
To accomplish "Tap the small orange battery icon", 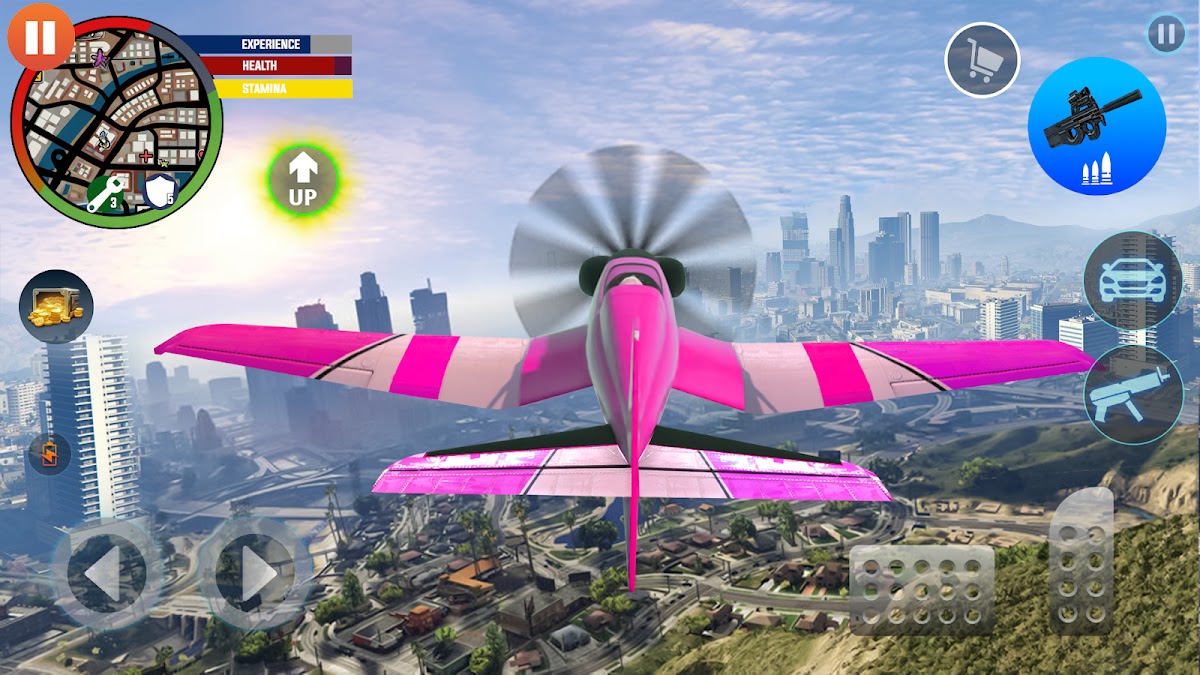I will coord(48,453).
